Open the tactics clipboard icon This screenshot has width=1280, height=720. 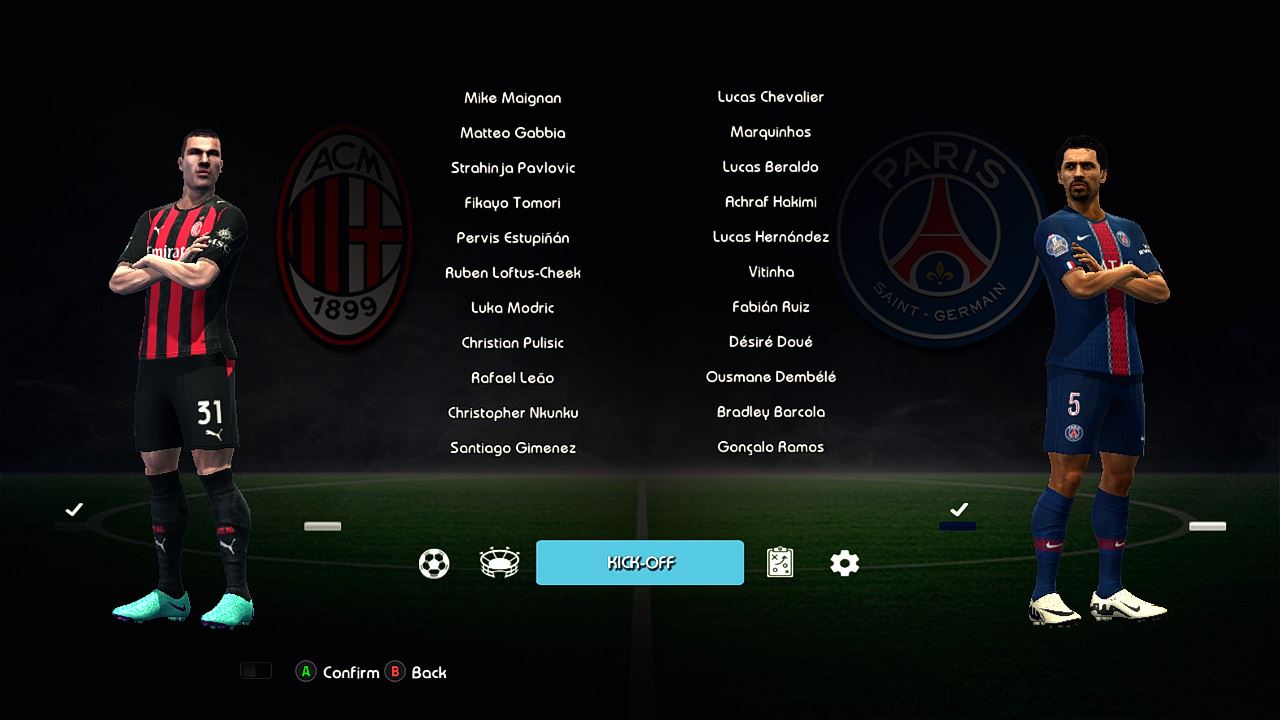pos(780,564)
